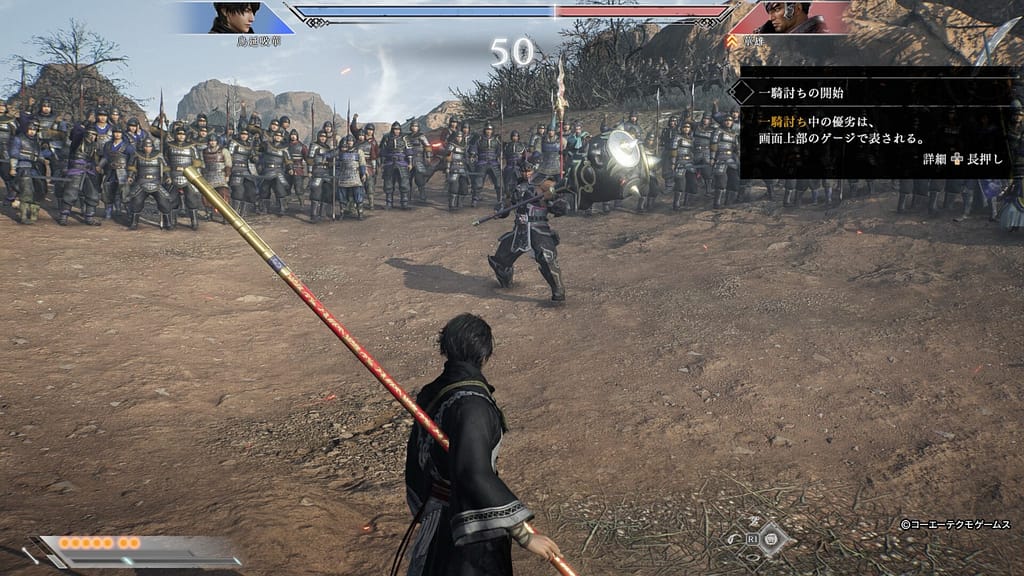Open the 一騎討ちの開始 tutorial notification
Screen dimensions: 1024x576
tap(878, 122)
